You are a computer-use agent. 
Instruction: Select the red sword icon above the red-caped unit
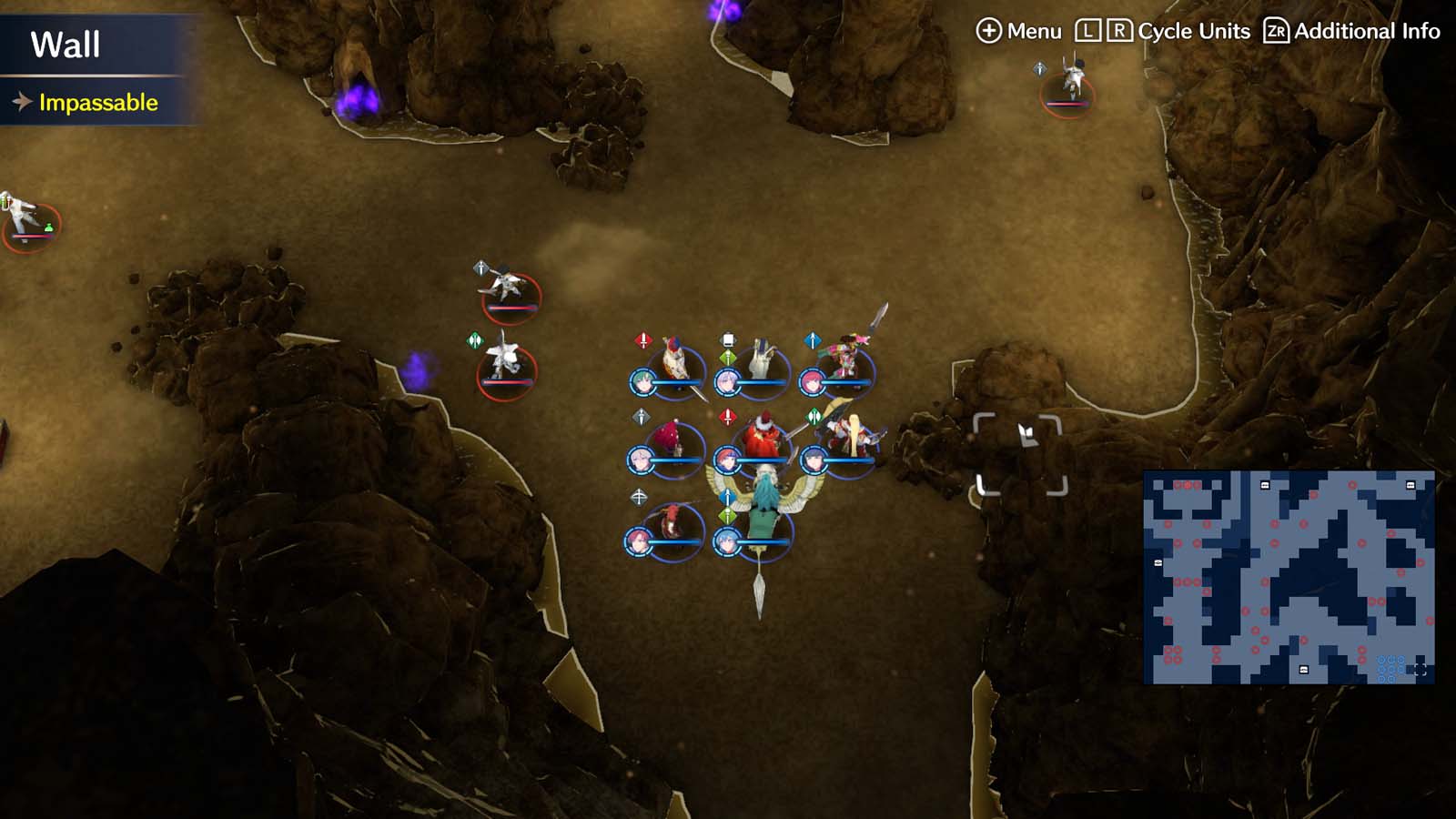click(726, 415)
